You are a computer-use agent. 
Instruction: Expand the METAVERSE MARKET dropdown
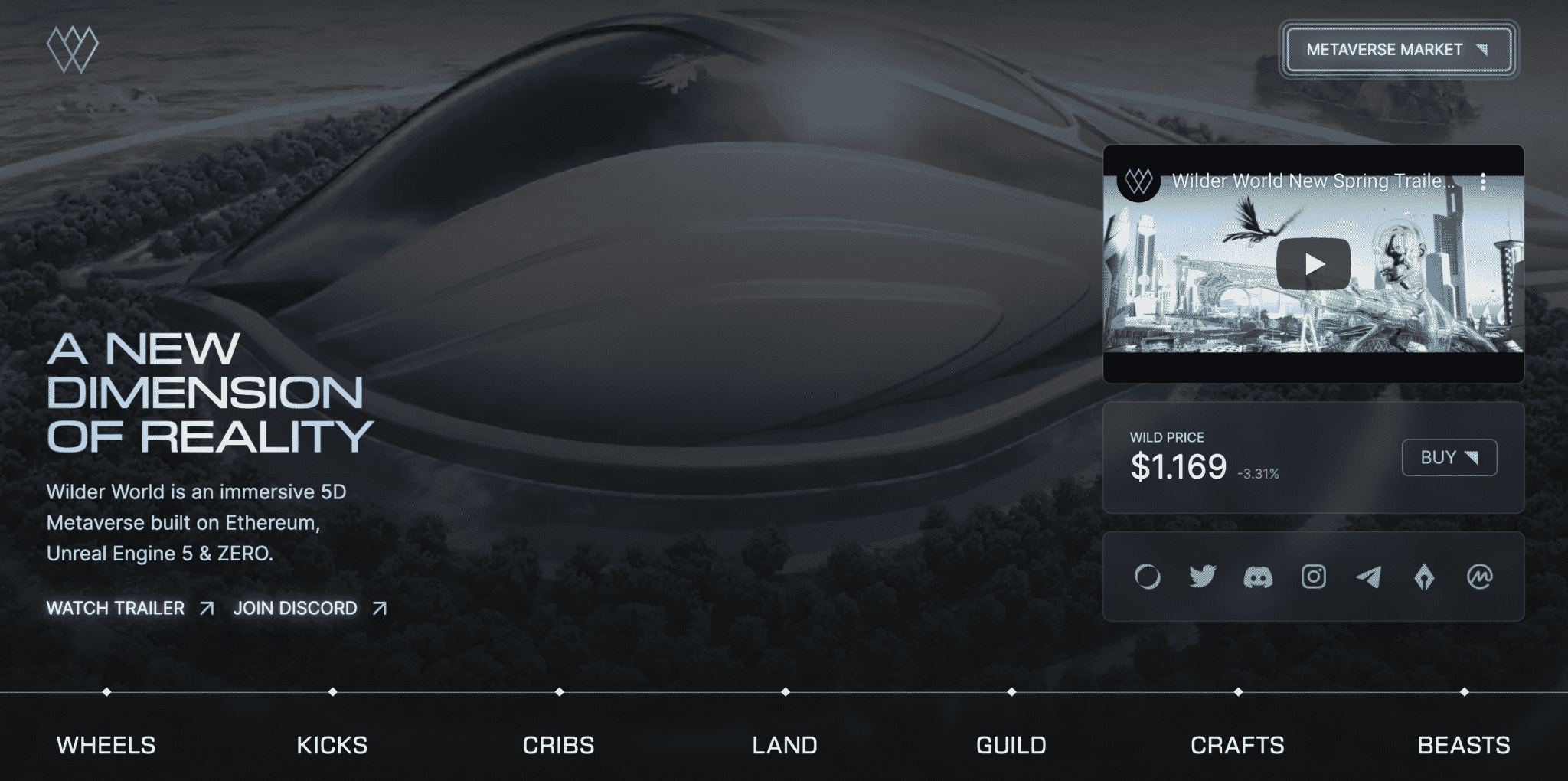click(1396, 49)
